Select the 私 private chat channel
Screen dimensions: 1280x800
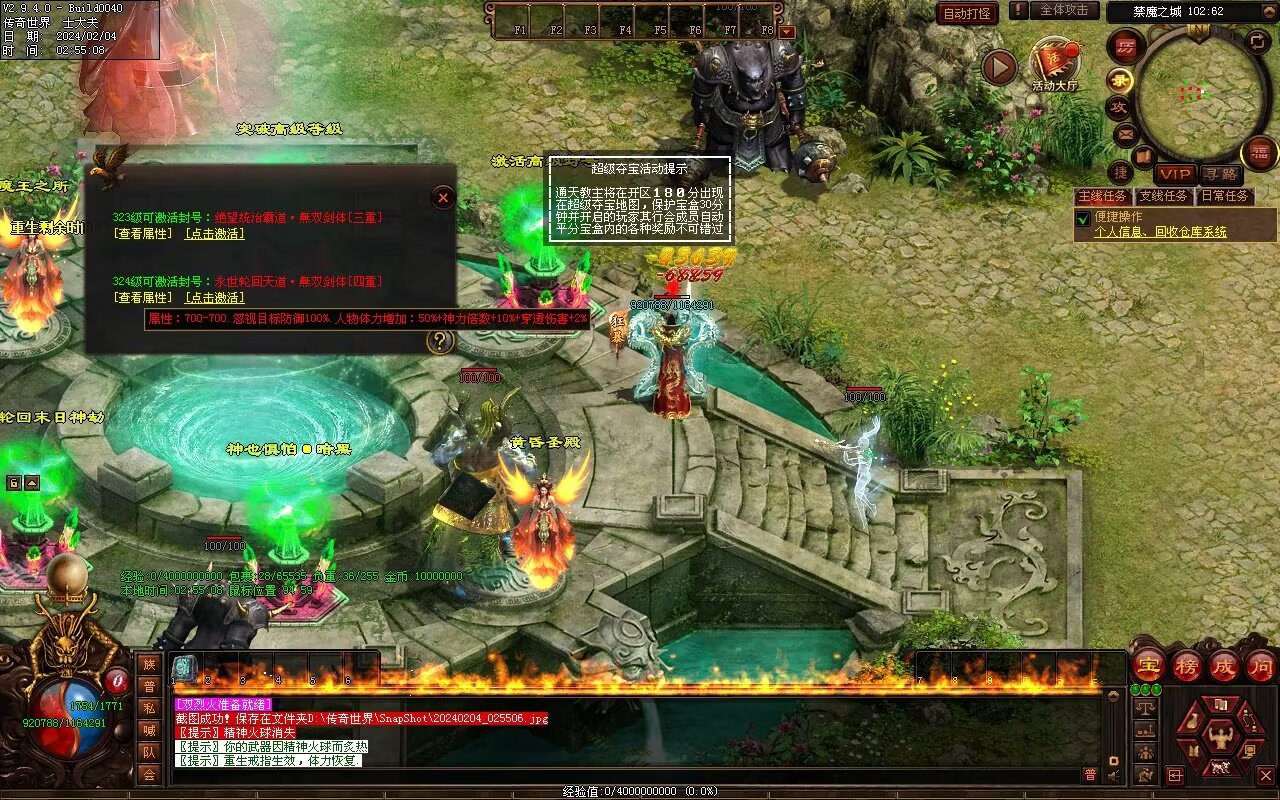[x=149, y=708]
